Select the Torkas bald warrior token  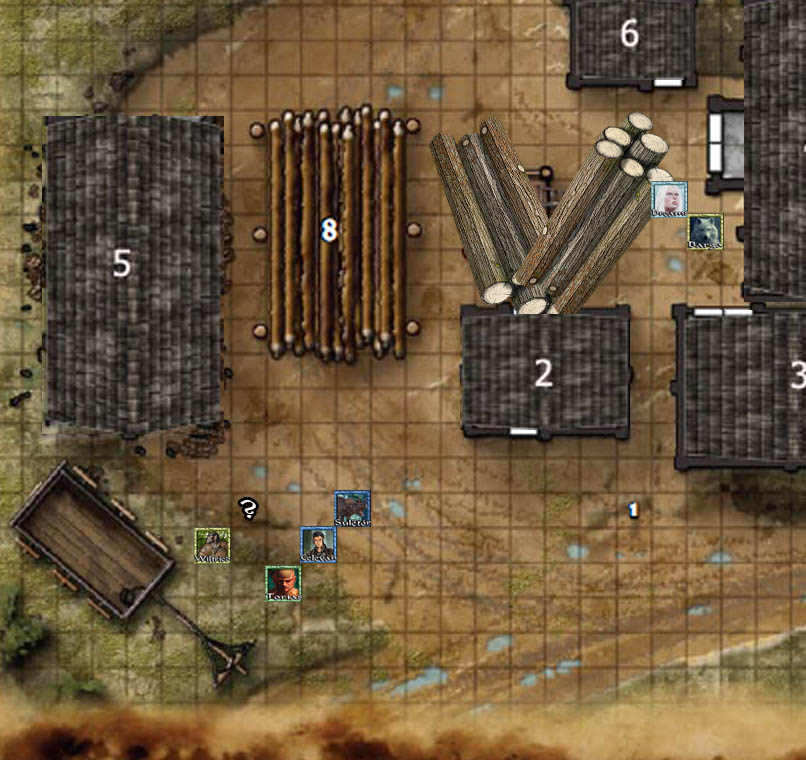283,583
